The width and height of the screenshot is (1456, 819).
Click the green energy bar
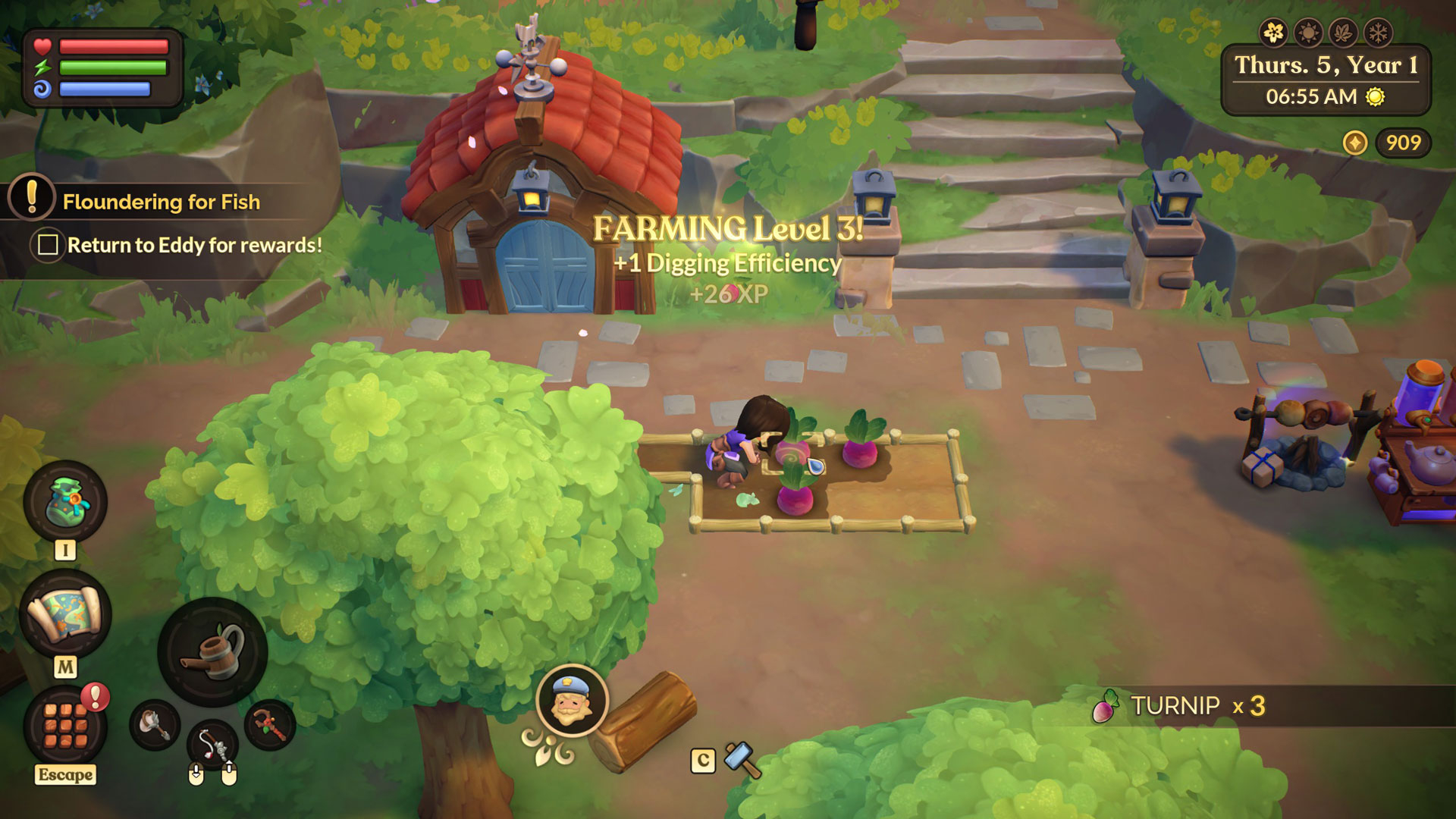tap(114, 67)
